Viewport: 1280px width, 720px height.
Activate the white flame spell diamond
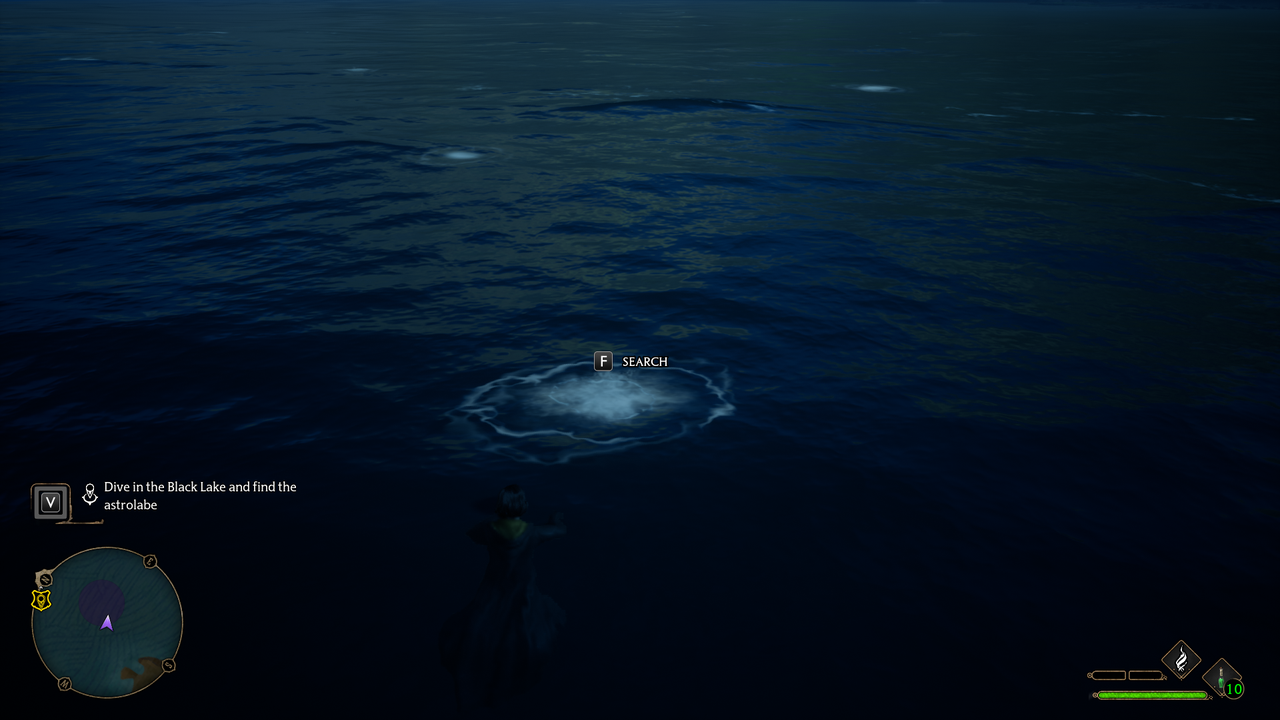coord(1181,660)
